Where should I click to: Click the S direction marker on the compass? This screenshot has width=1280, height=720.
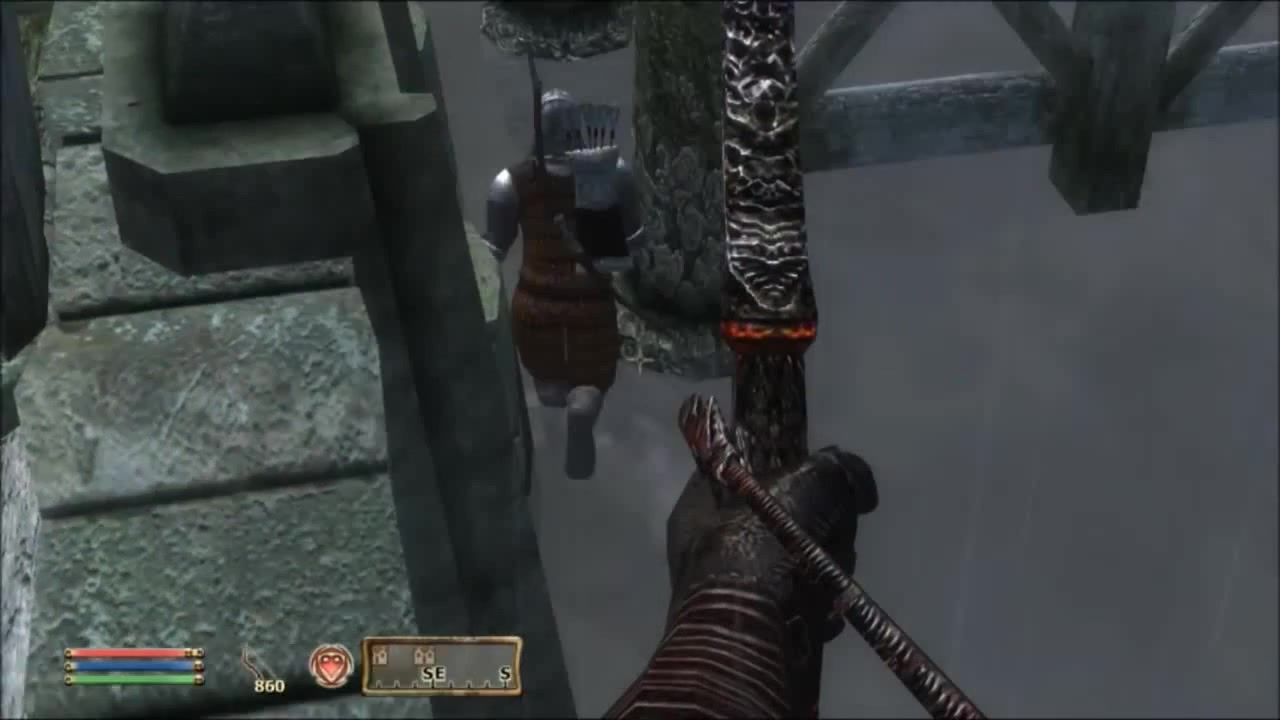[504, 673]
